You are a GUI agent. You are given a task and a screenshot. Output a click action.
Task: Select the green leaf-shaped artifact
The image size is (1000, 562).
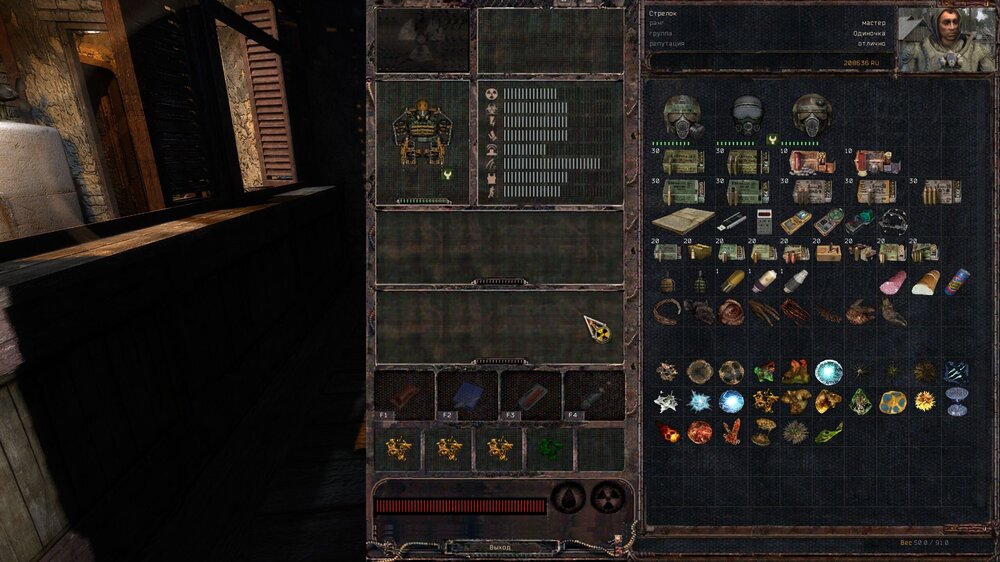click(x=828, y=433)
